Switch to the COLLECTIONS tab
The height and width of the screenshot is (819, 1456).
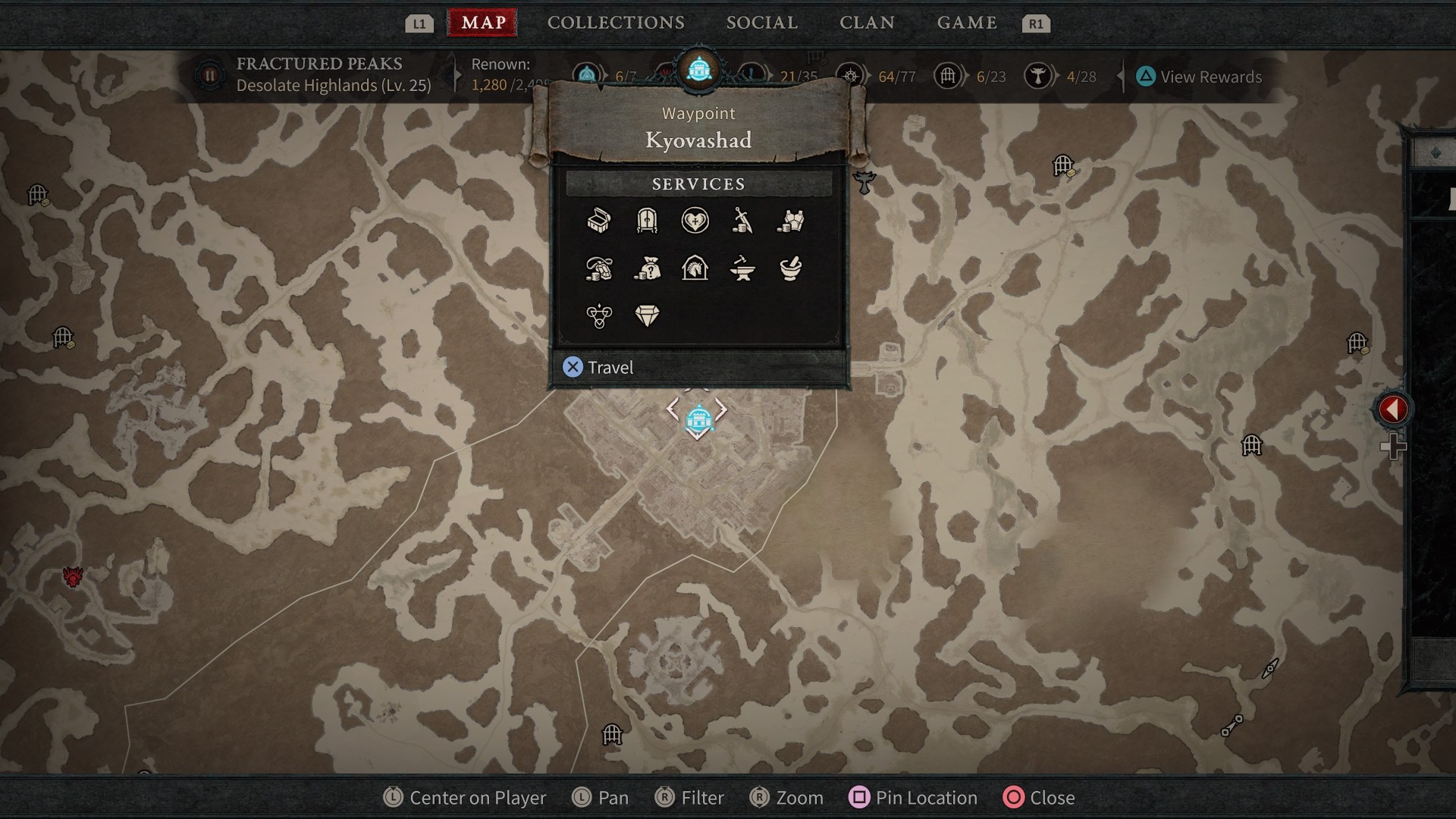pos(616,22)
